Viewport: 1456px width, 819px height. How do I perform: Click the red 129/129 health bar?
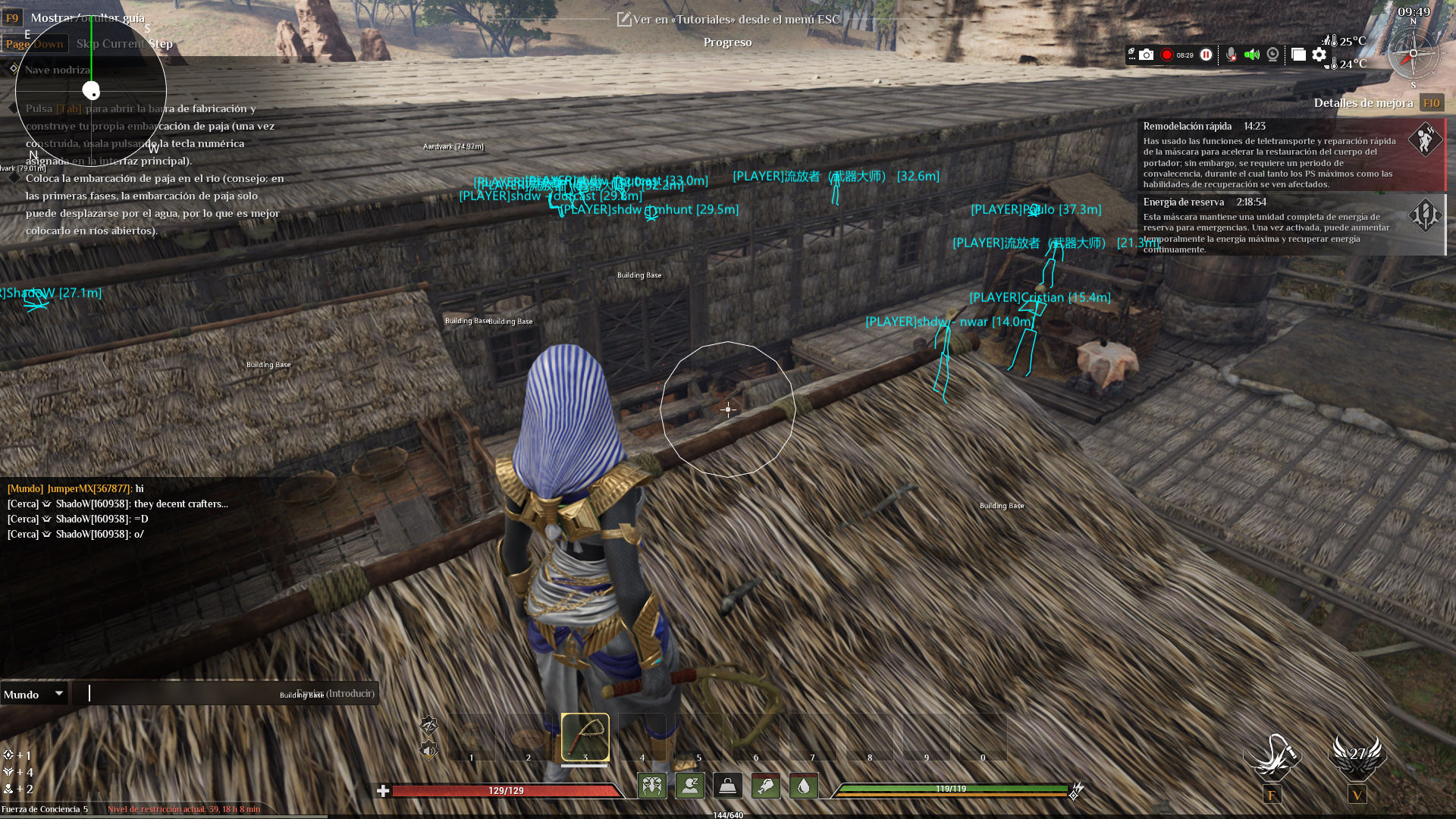coord(504,790)
